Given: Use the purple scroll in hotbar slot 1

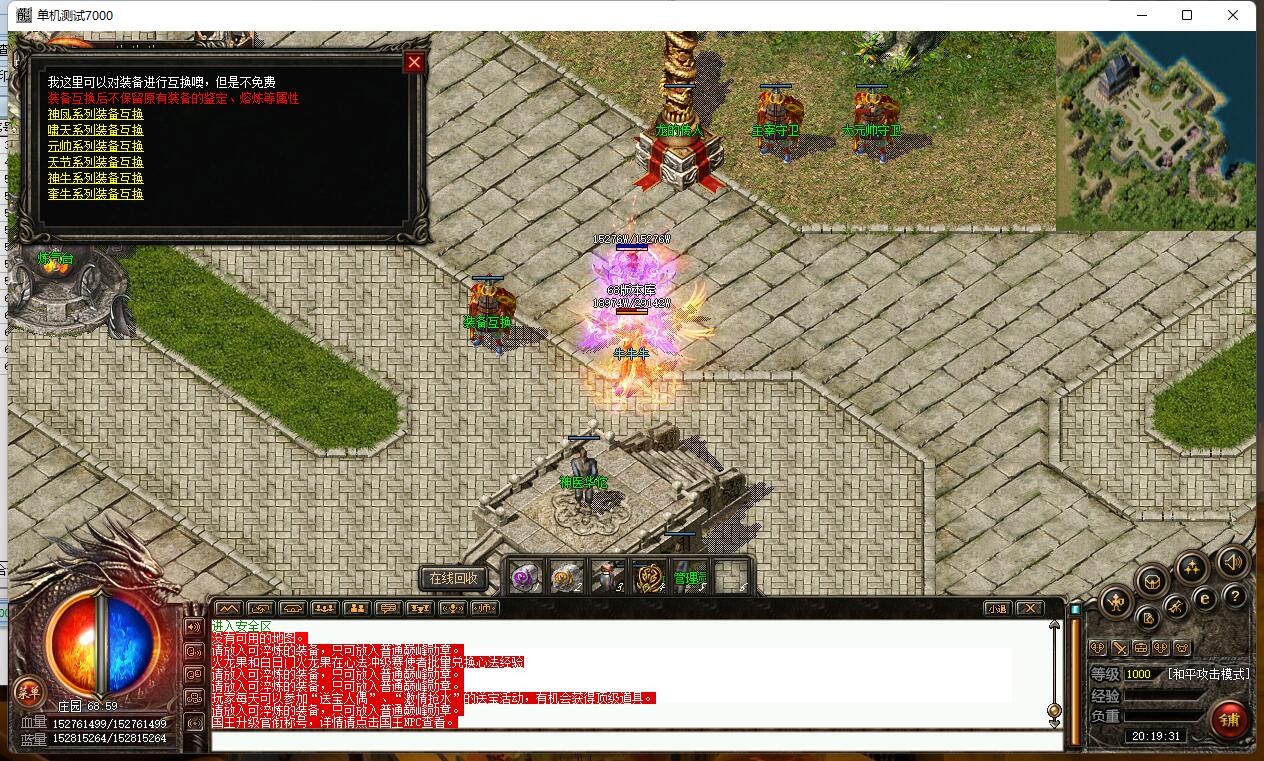Looking at the screenshot, I should click(x=526, y=576).
